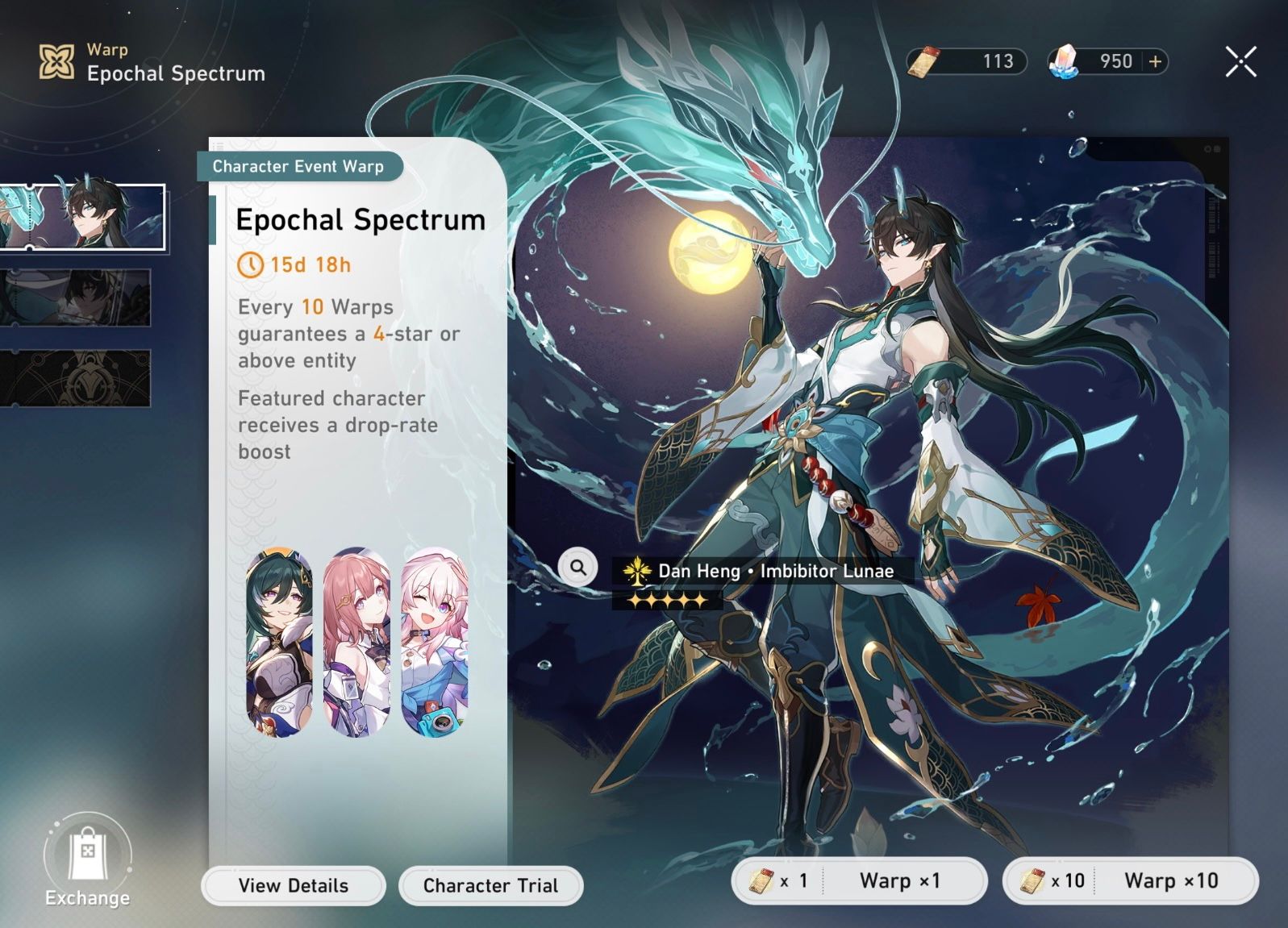Select the Epochal Spectrum banner thumbnail
1288x928 pixels.
pyautogui.click(x=83, y=218)
